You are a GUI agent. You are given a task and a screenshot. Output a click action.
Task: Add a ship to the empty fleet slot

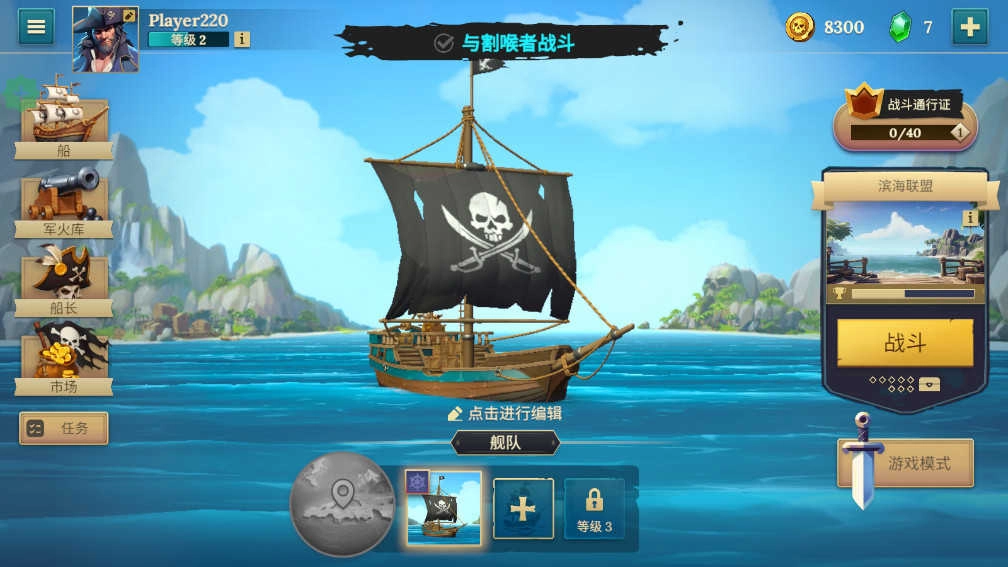pyautogui.click(x=523, y=509)
